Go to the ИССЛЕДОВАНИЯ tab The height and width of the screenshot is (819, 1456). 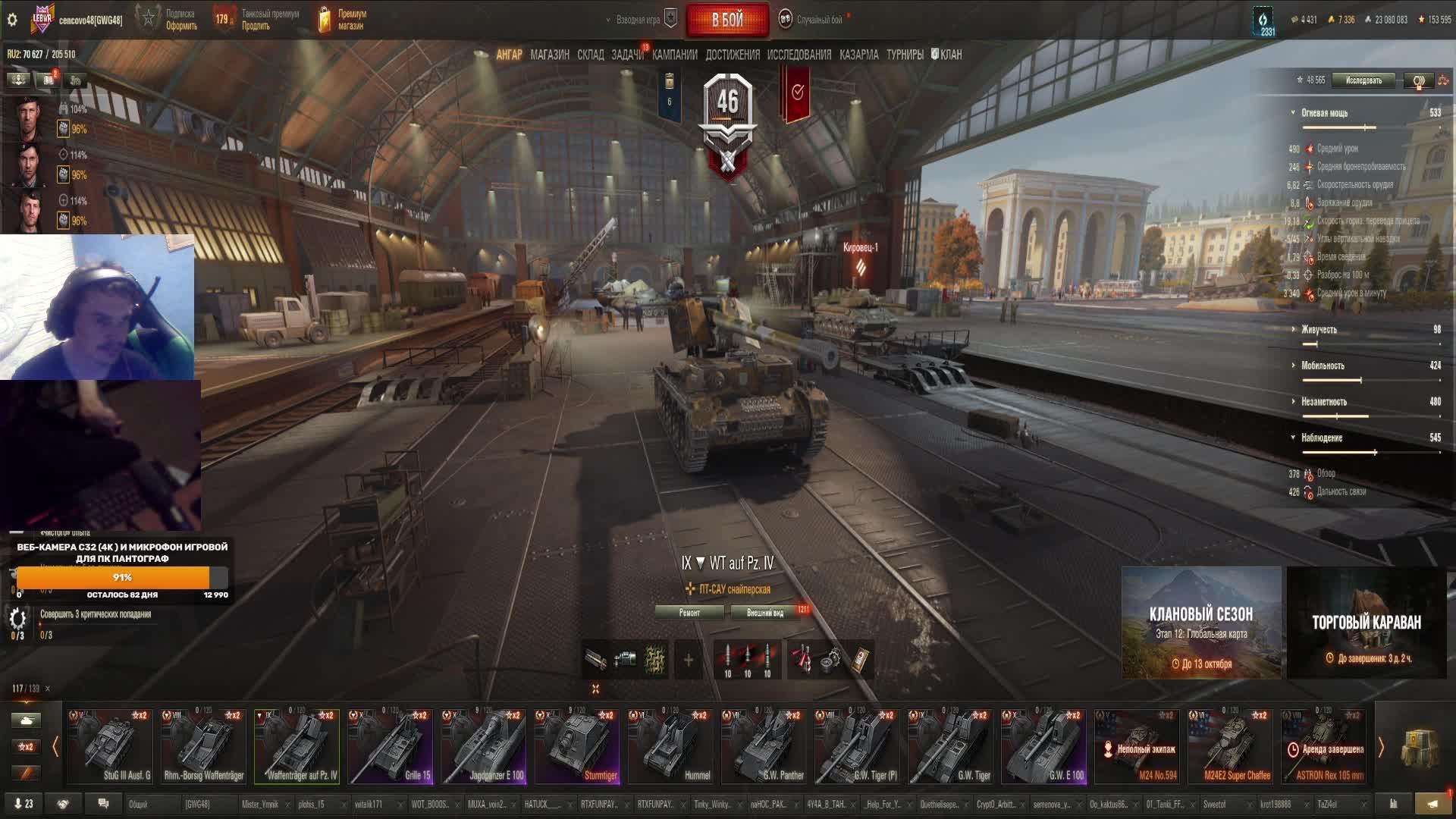(x=799, y=55)
